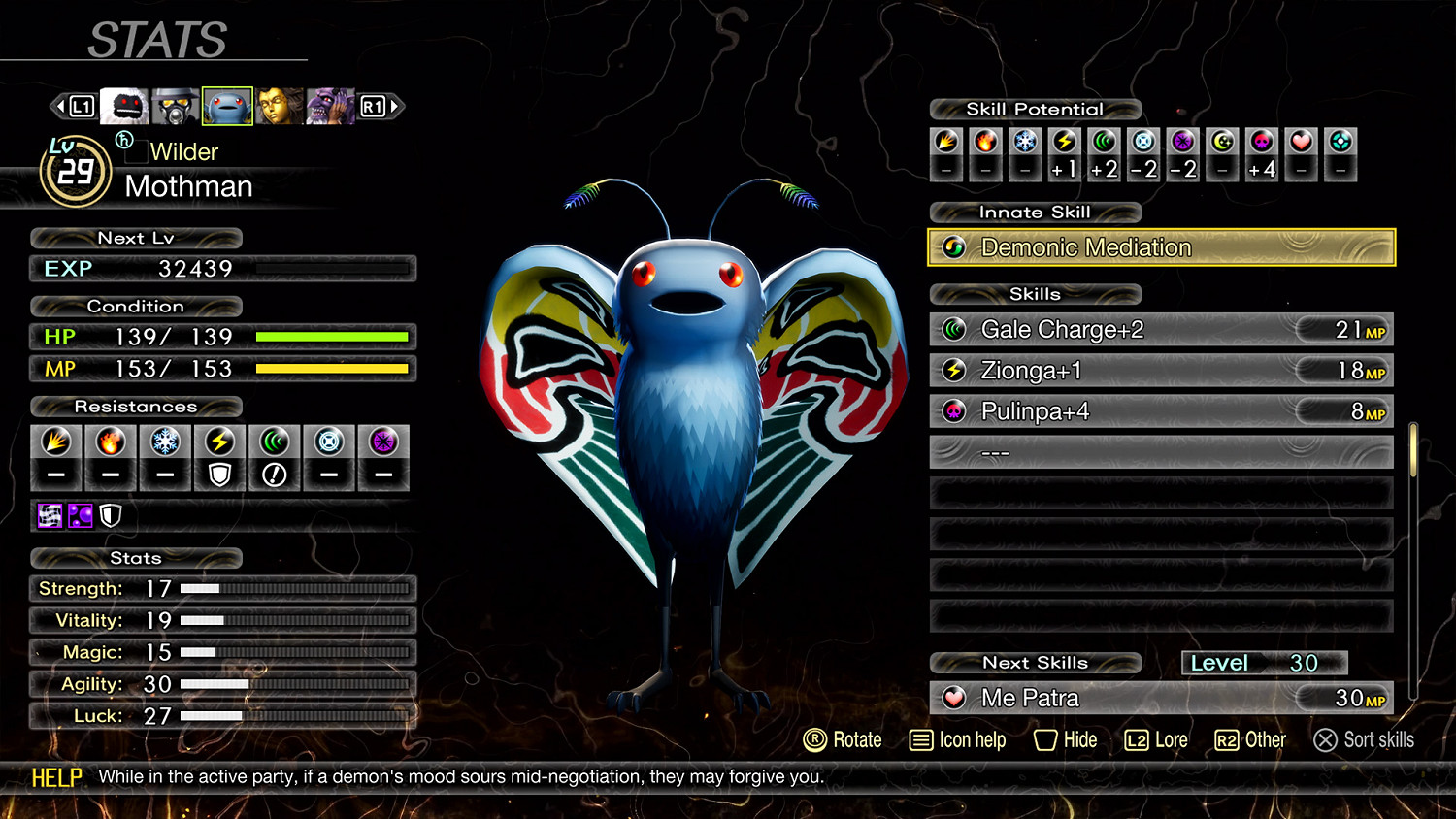View the Me Patra next skill
The image size is (1456, 819).
click(x=1161, y=698)
